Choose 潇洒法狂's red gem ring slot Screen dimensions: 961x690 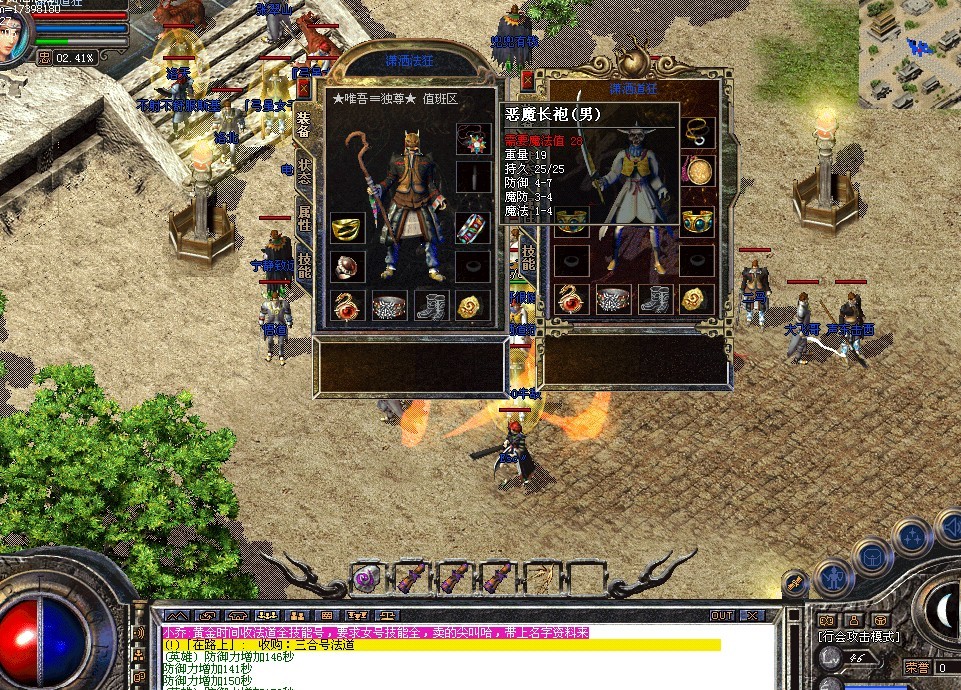point(346,267)
